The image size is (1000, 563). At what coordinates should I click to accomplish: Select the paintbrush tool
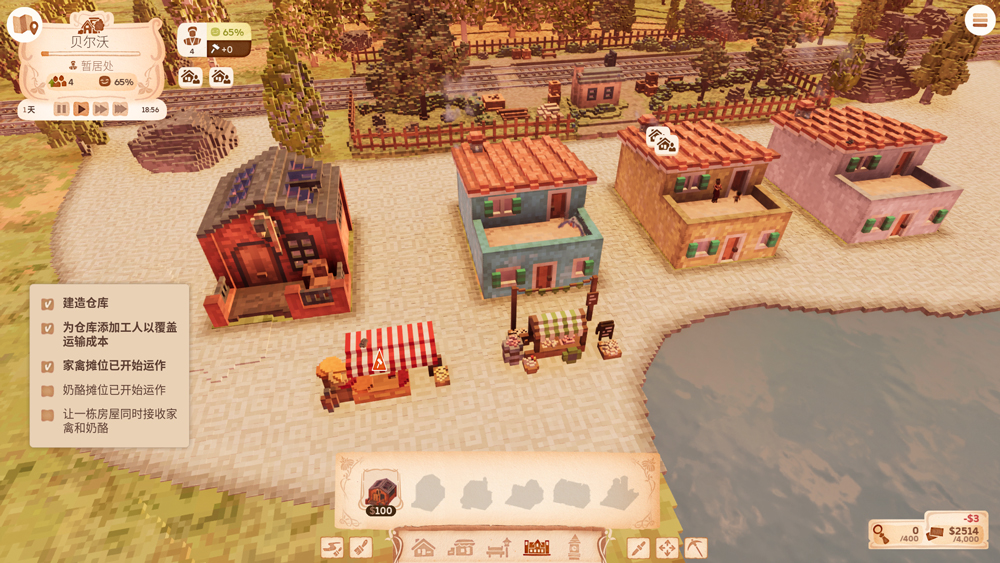361,547
